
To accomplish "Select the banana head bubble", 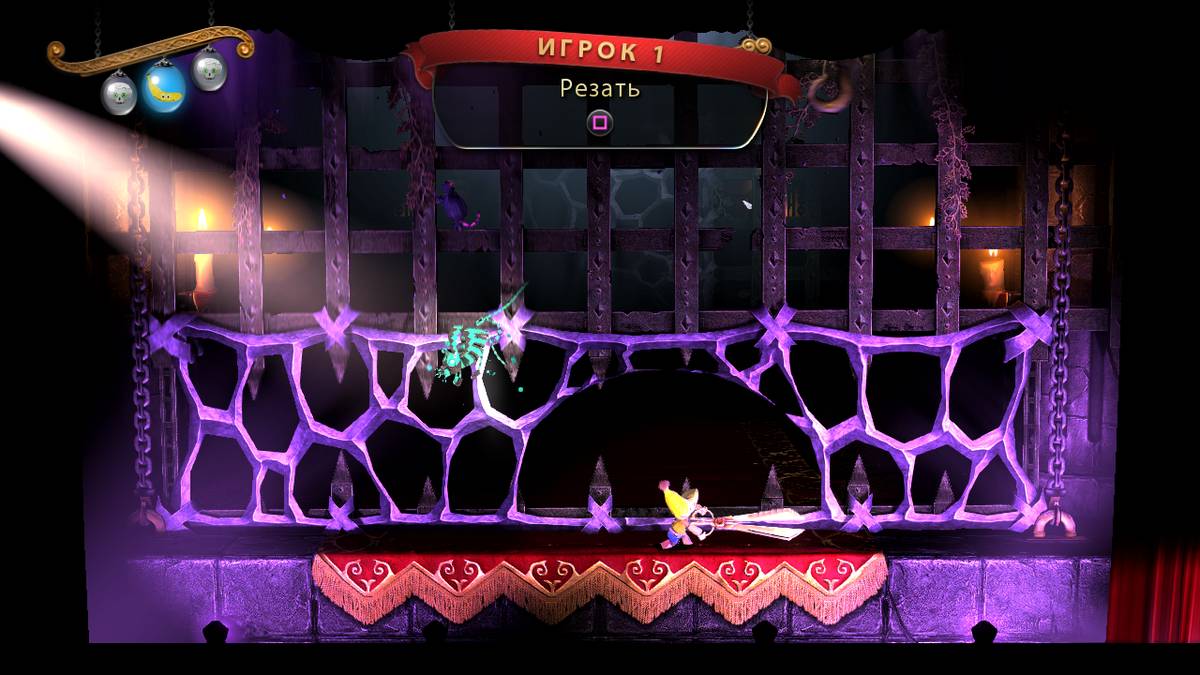I will [x=163, y=88].
